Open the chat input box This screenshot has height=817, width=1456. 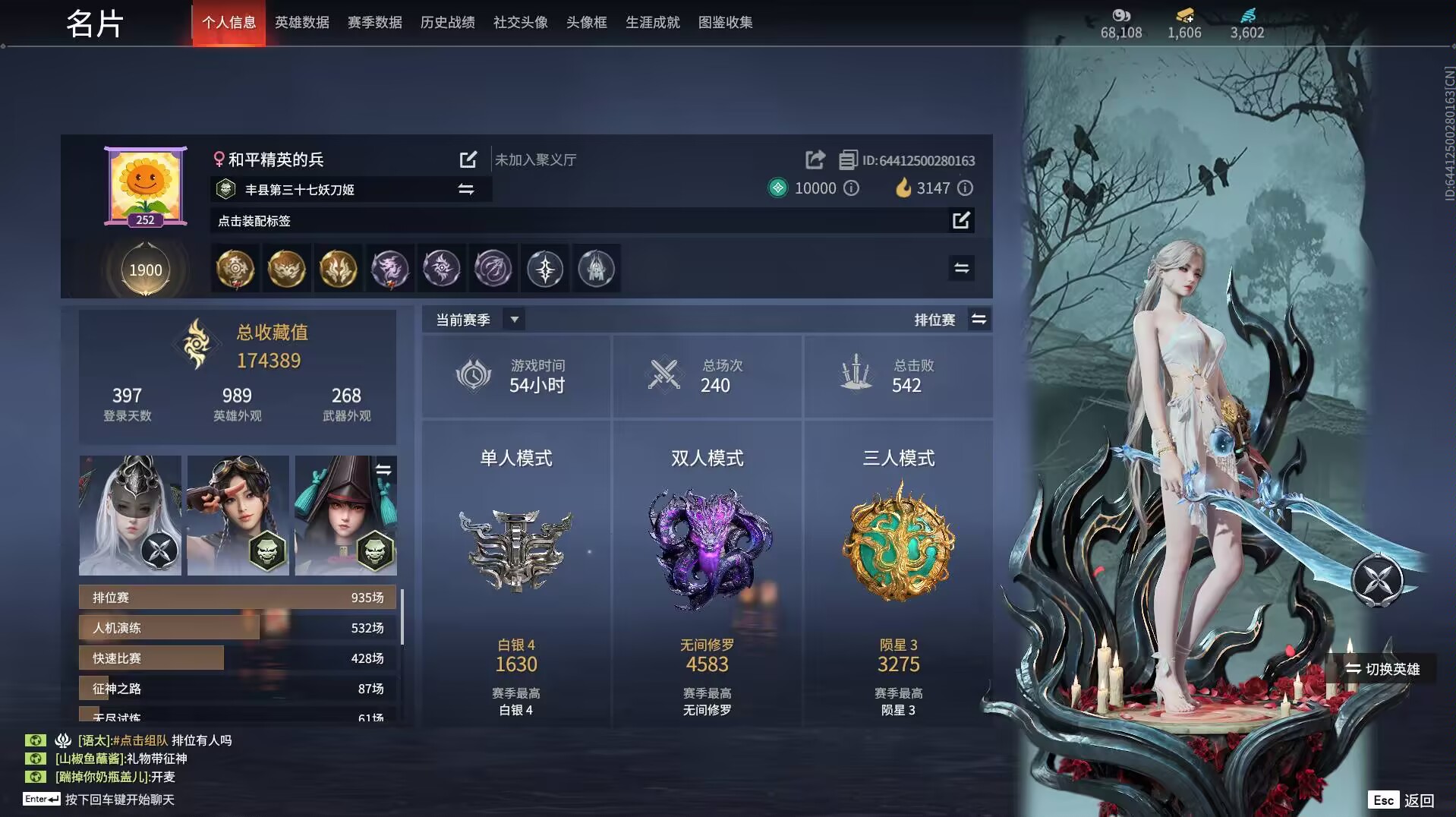pos(119,800)
